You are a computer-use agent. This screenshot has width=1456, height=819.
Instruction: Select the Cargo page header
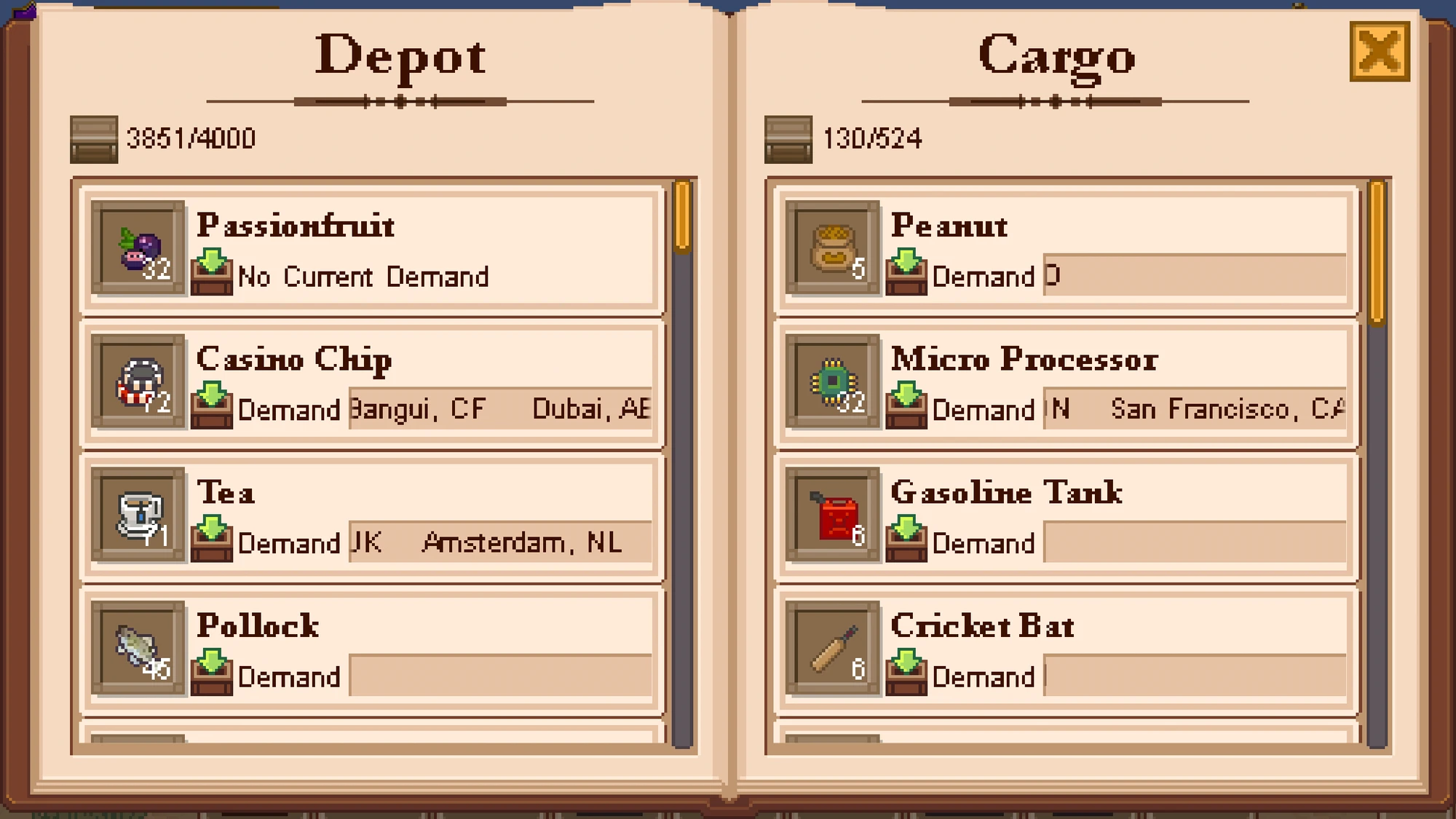pos(1057,57)
